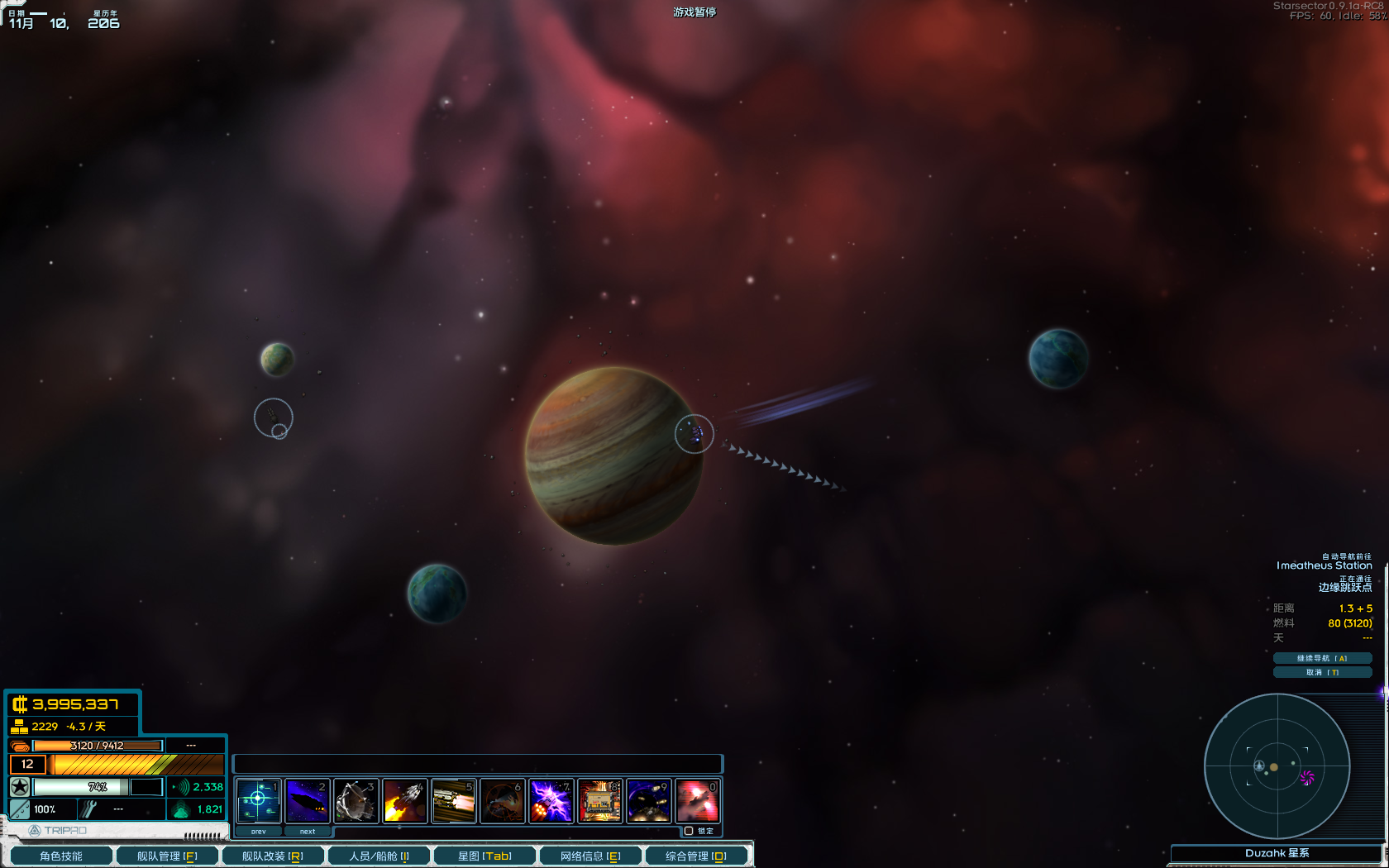Activate the satellite dish ability in slot 3
This screenshot has width=1389, height=868.
point(356,801)
